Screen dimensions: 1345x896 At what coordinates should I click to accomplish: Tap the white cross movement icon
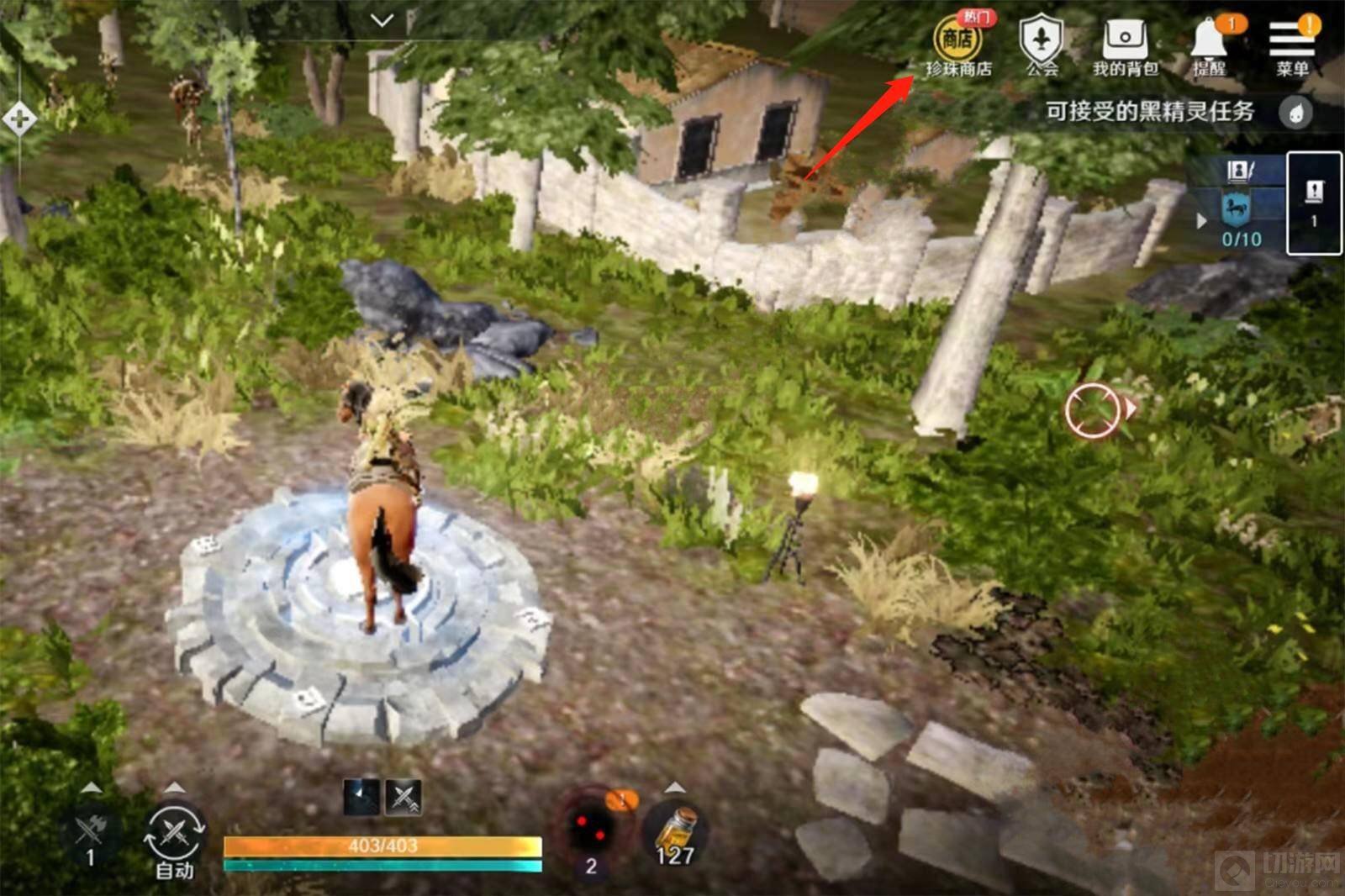(19, 119)
